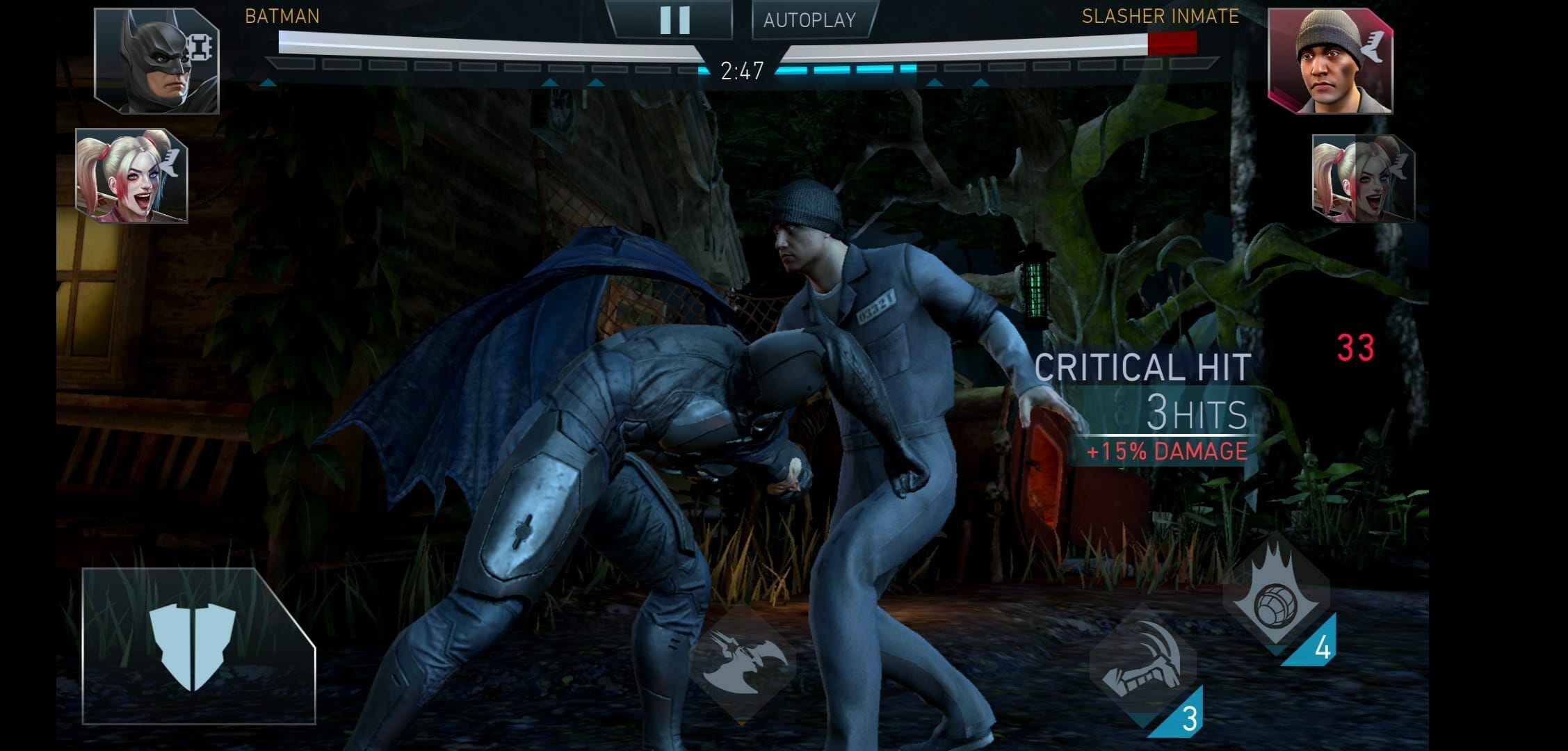Swap in Harley Quinn teammate portrait
This screenshot has width=1568, height=751.
132,176
